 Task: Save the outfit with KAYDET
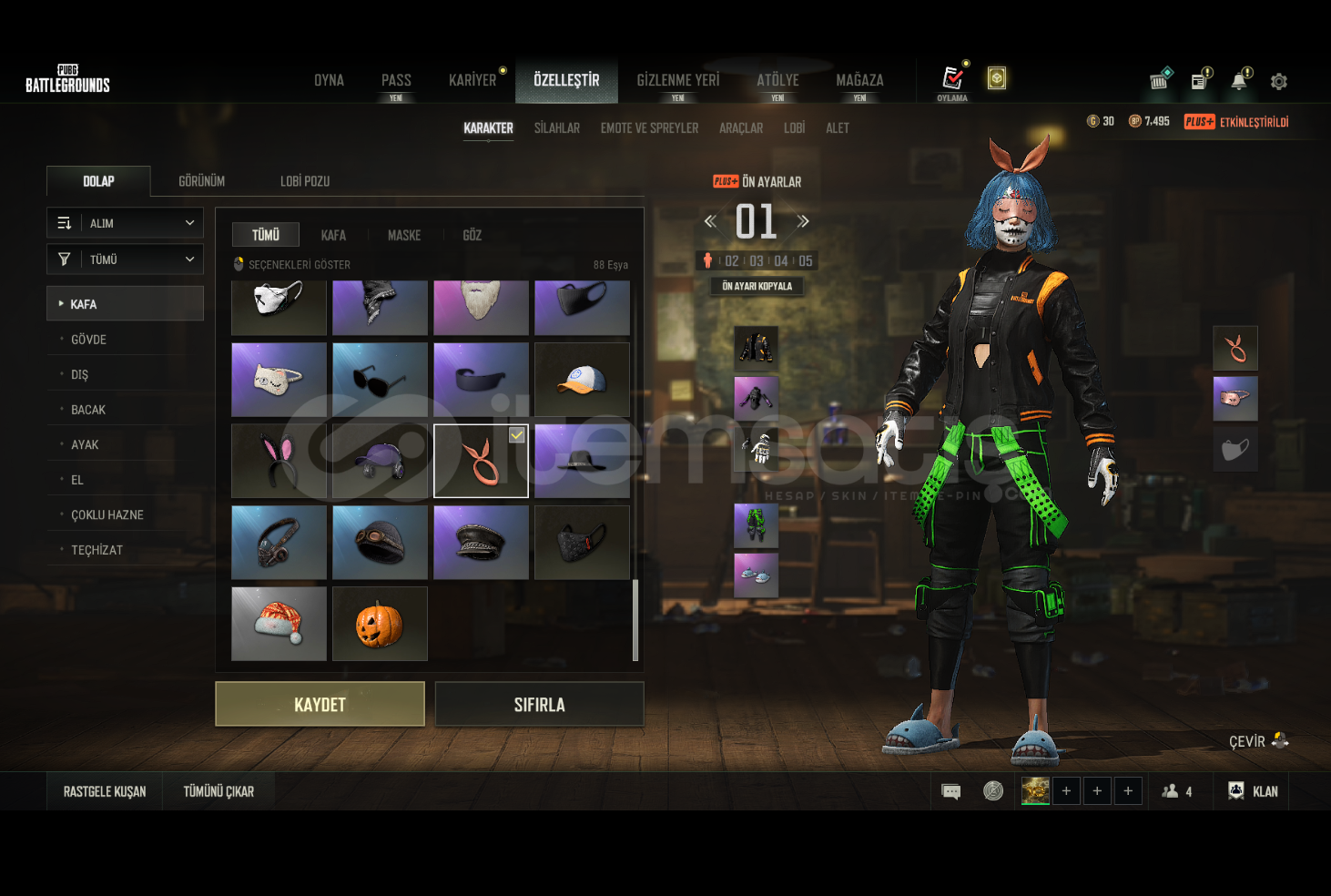(x=320, y=704)
